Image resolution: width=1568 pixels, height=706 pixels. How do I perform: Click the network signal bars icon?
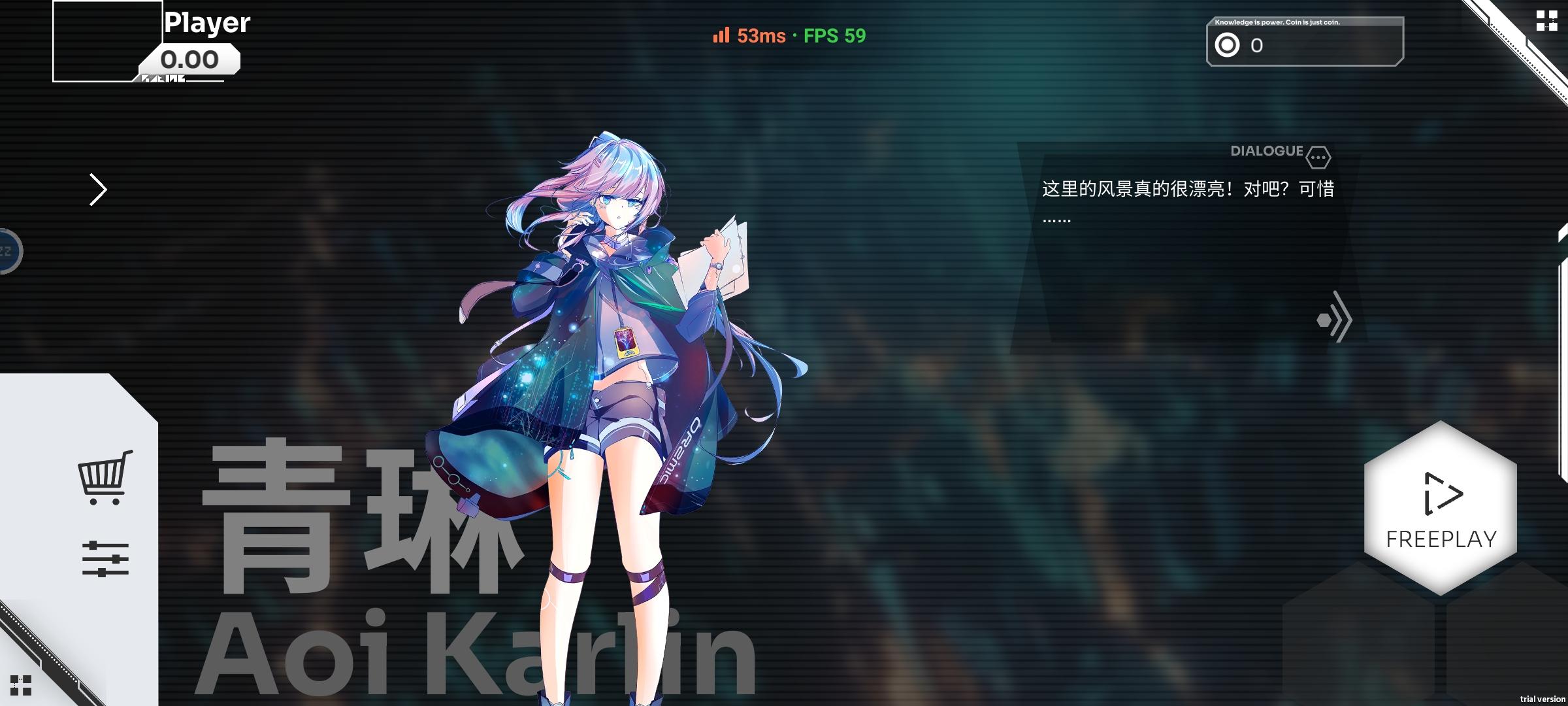point(719,37)
